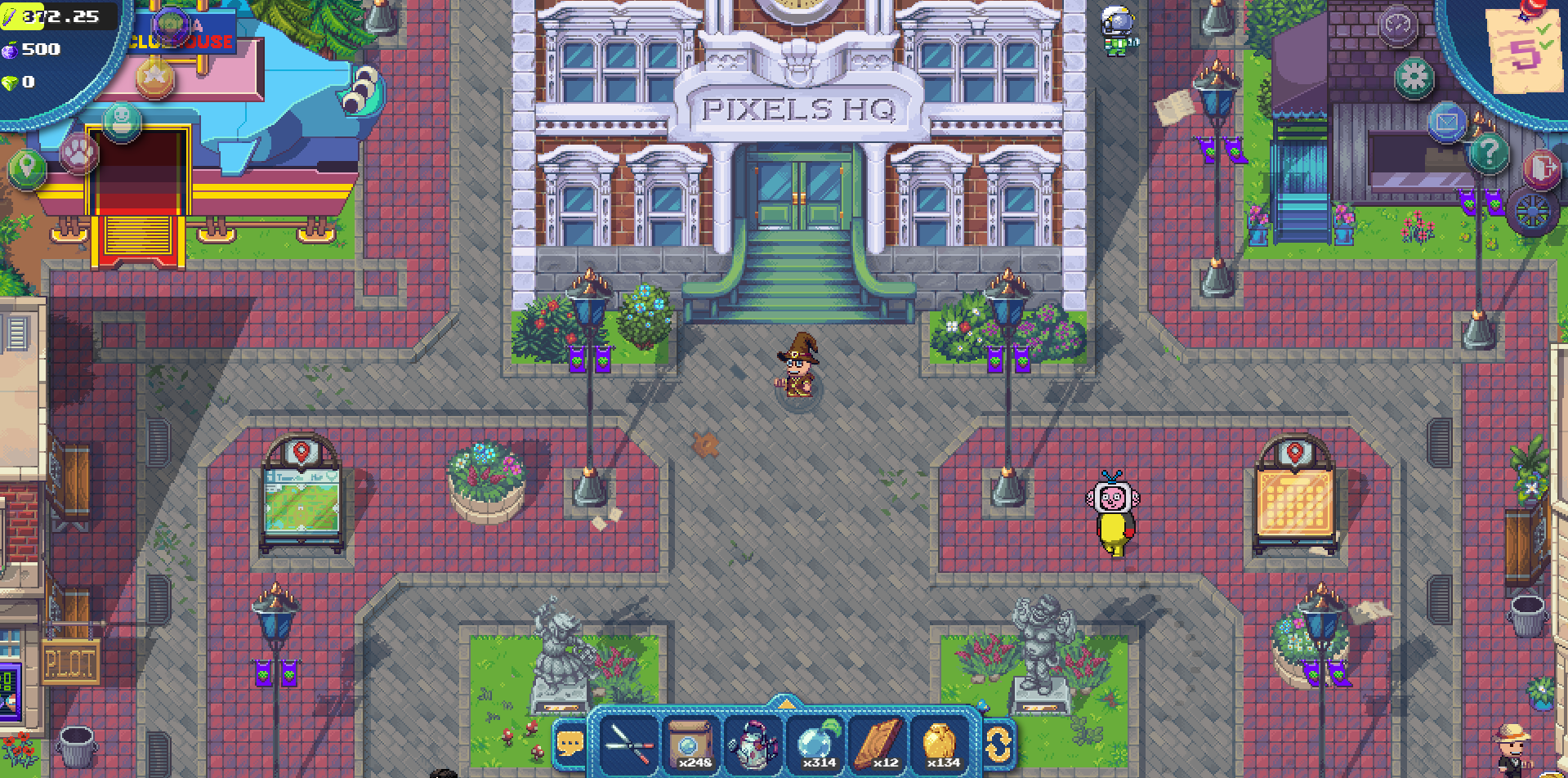Click the red exit door button
The width and height of the screenshot is (1568, 778).
point(1541,170)
